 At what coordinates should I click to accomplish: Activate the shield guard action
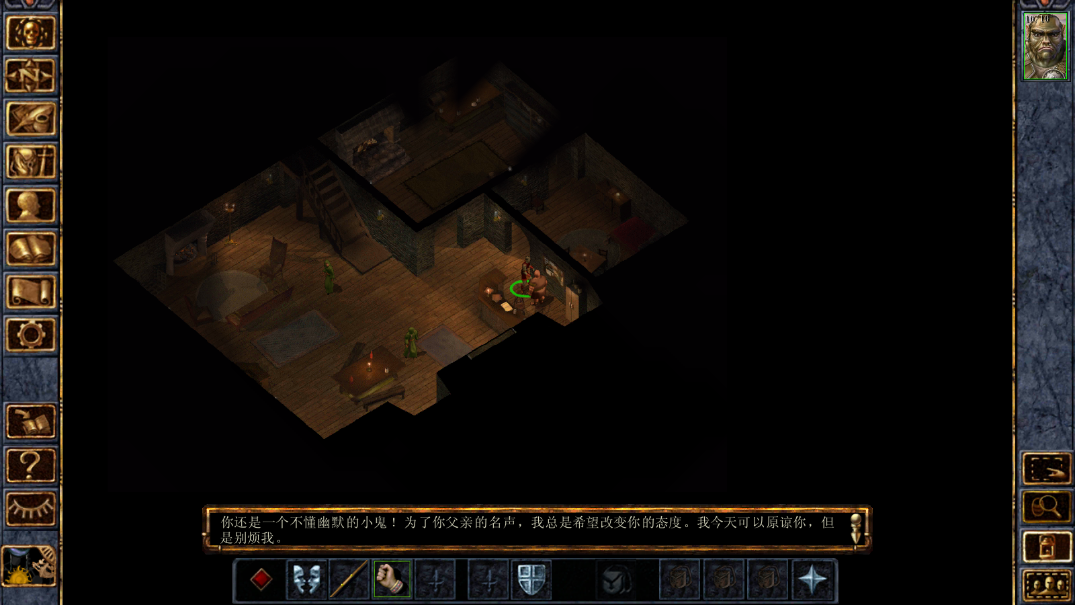(531, 580)
